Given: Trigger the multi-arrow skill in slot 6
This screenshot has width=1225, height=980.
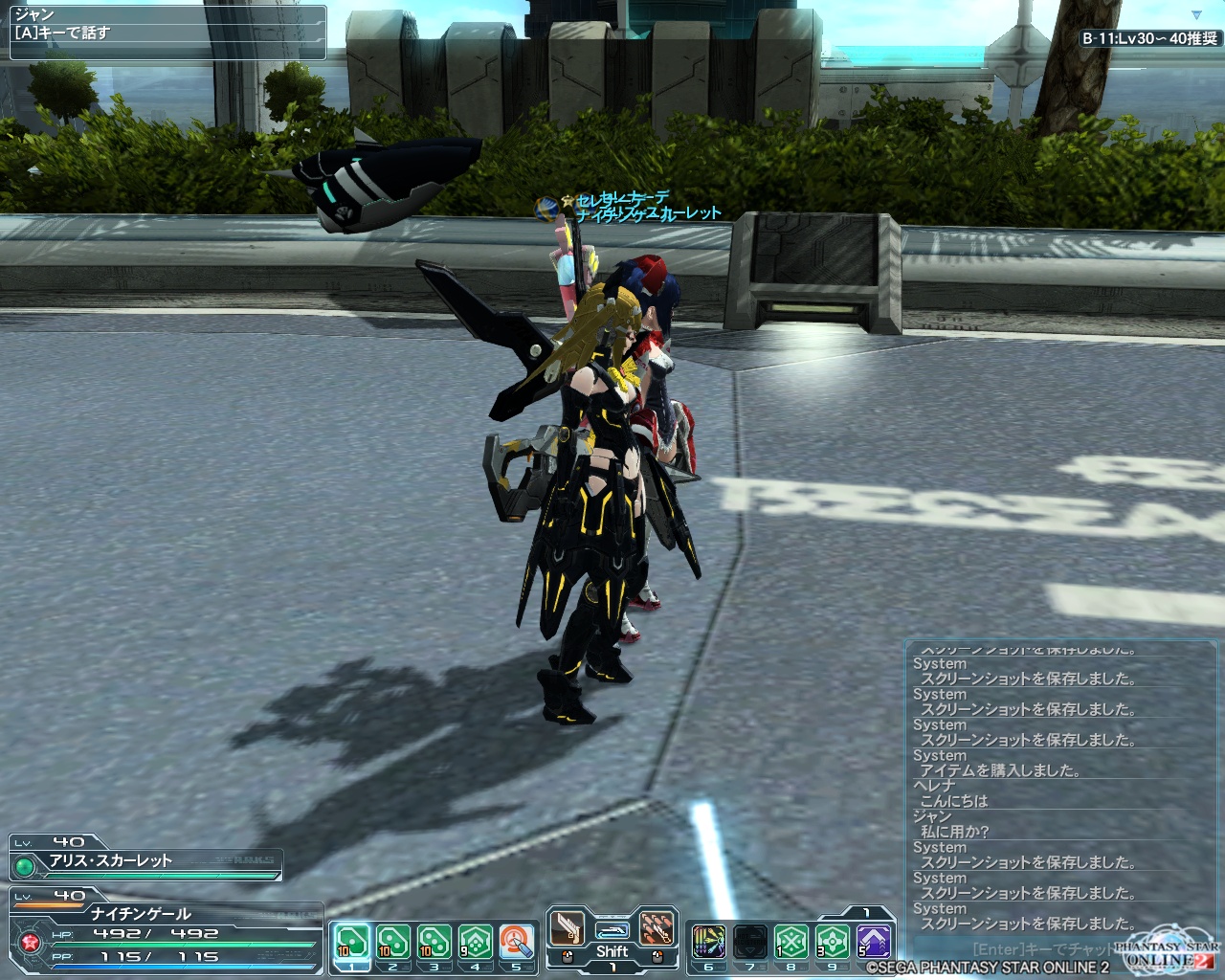Looking at the screenshot, I should click(x=708, y=943).
